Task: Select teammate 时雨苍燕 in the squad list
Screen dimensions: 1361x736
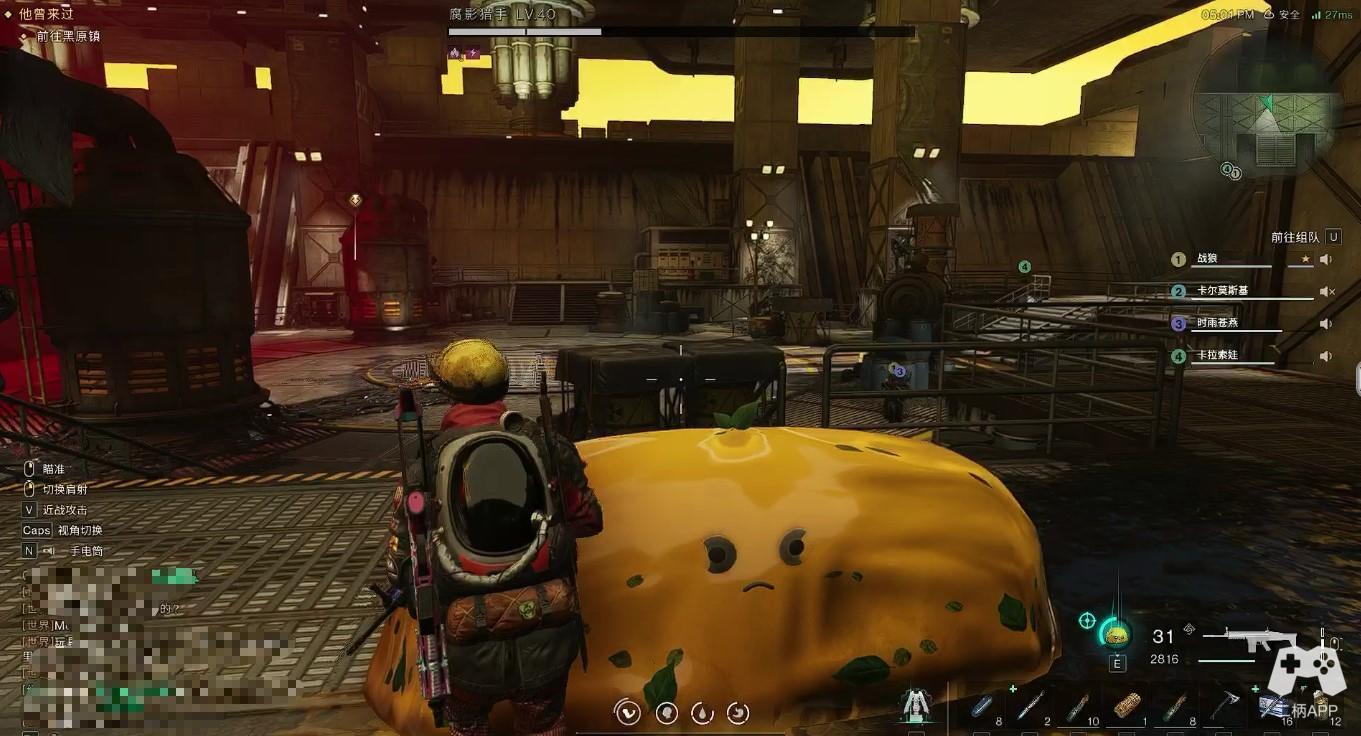Action: click(1217, 323)
